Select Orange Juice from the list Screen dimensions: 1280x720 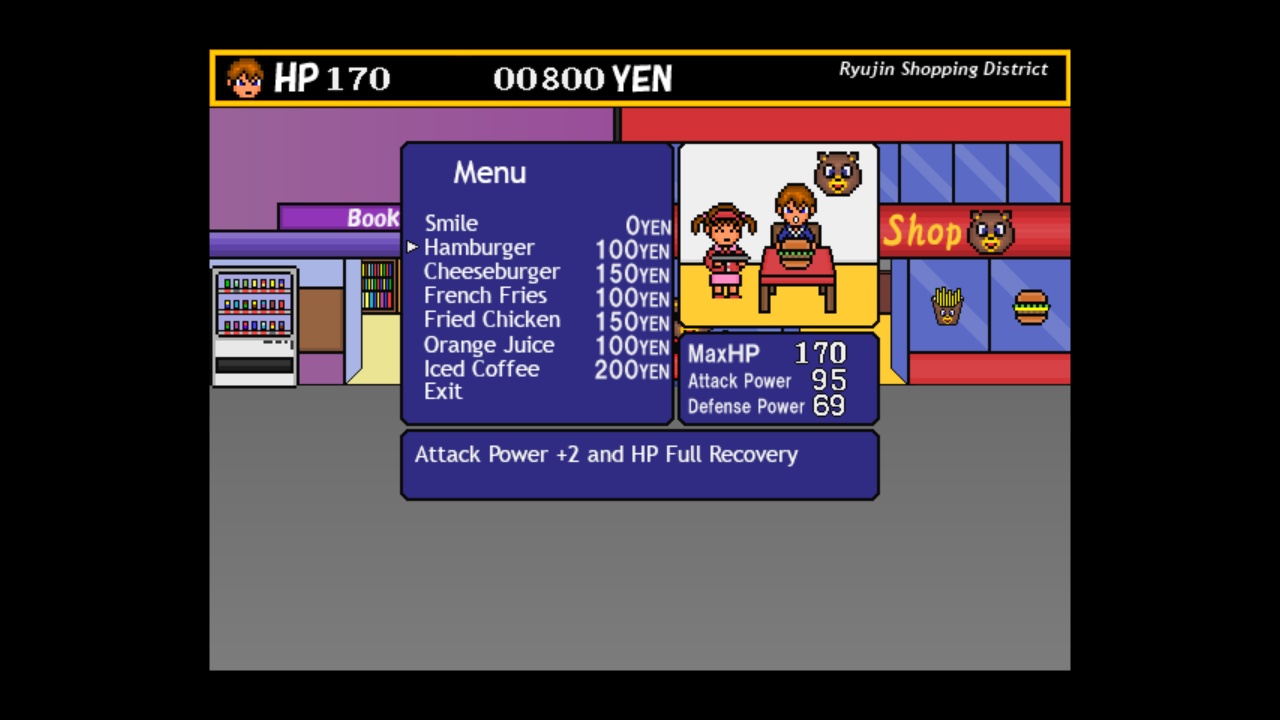(489, 344)
